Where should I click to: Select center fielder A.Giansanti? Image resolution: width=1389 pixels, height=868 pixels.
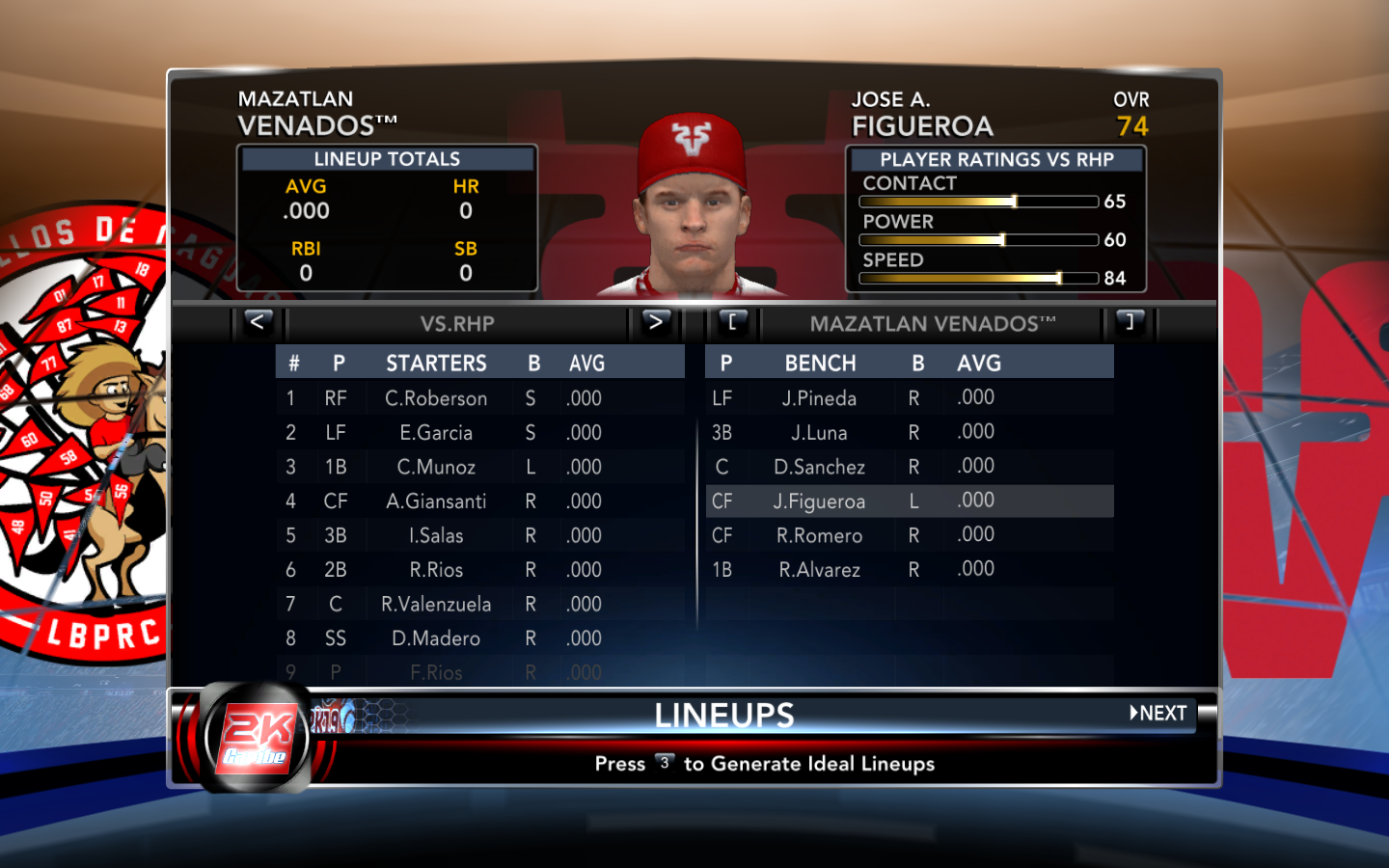(x=436, y=502)
